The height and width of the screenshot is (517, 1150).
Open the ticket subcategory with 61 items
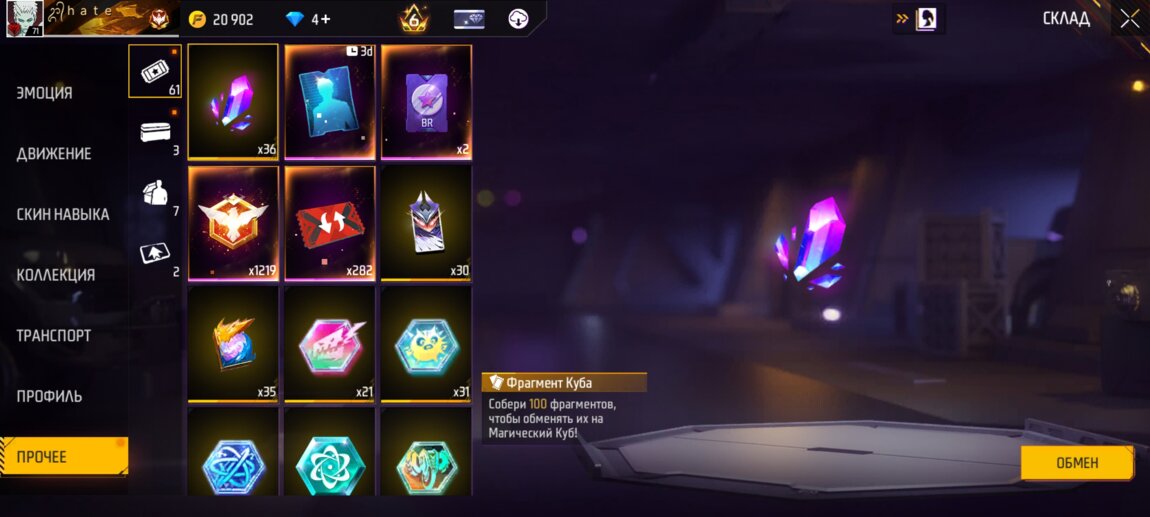tap(154, 71)
